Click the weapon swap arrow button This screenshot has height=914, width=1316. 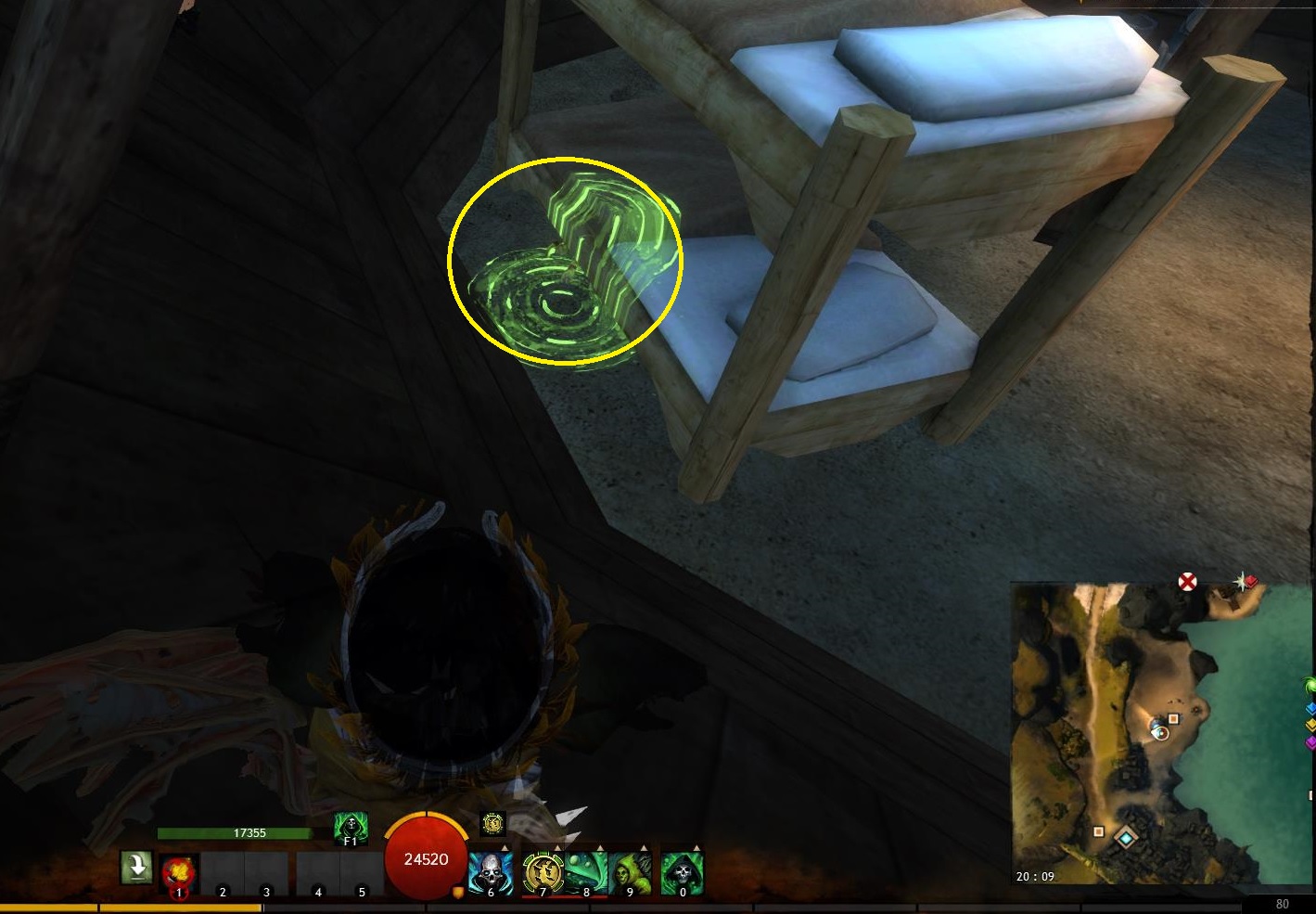tap(136, 869)
